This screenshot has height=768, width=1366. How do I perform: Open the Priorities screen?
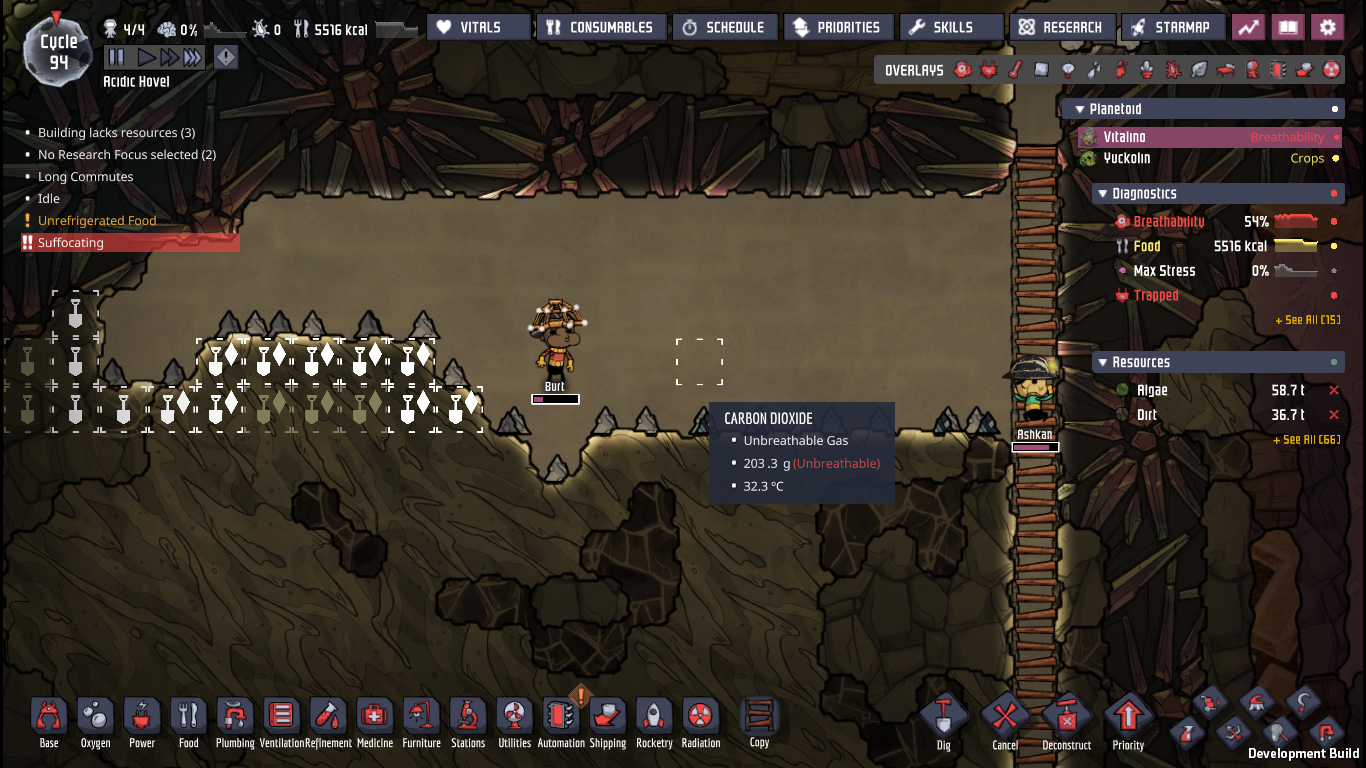pos(836,27)
